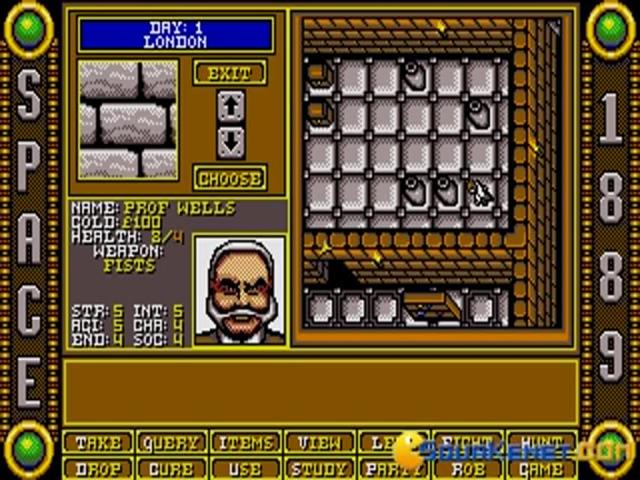Select Prof Wells' portrait

[239, 291]
